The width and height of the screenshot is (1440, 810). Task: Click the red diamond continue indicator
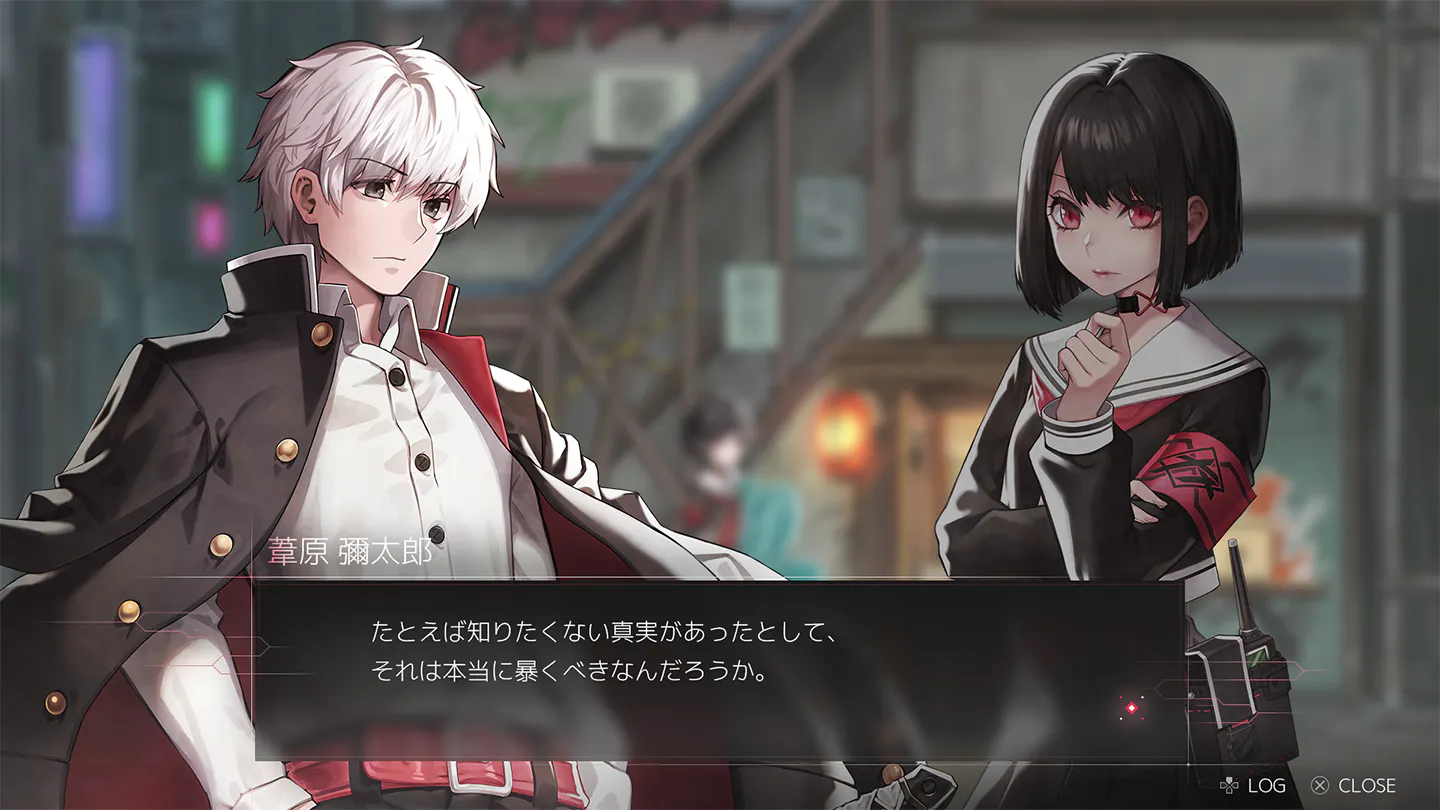point(1131,708)
